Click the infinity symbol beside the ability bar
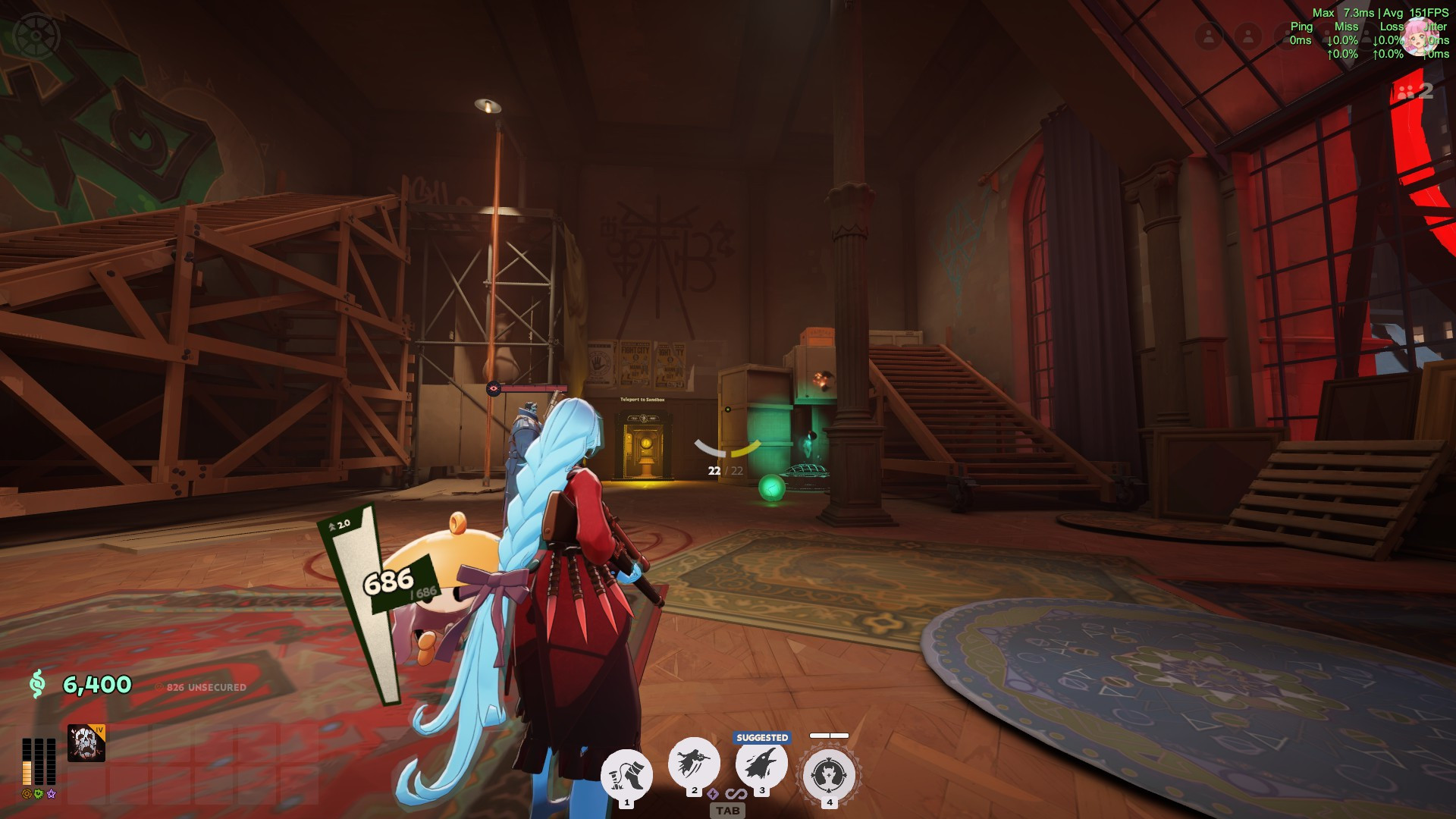This screenshot has height=819, width=1456. 737,795
